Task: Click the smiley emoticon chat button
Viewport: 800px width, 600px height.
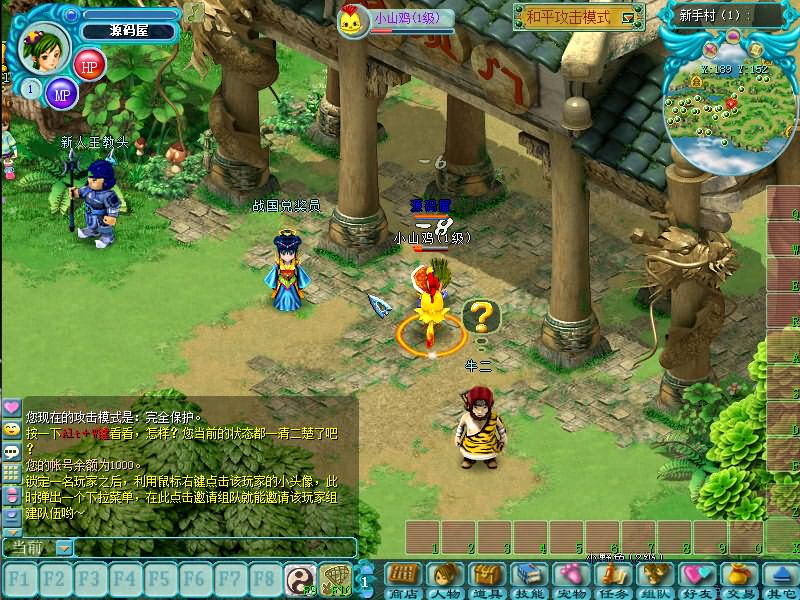Action: click(11, 429)
